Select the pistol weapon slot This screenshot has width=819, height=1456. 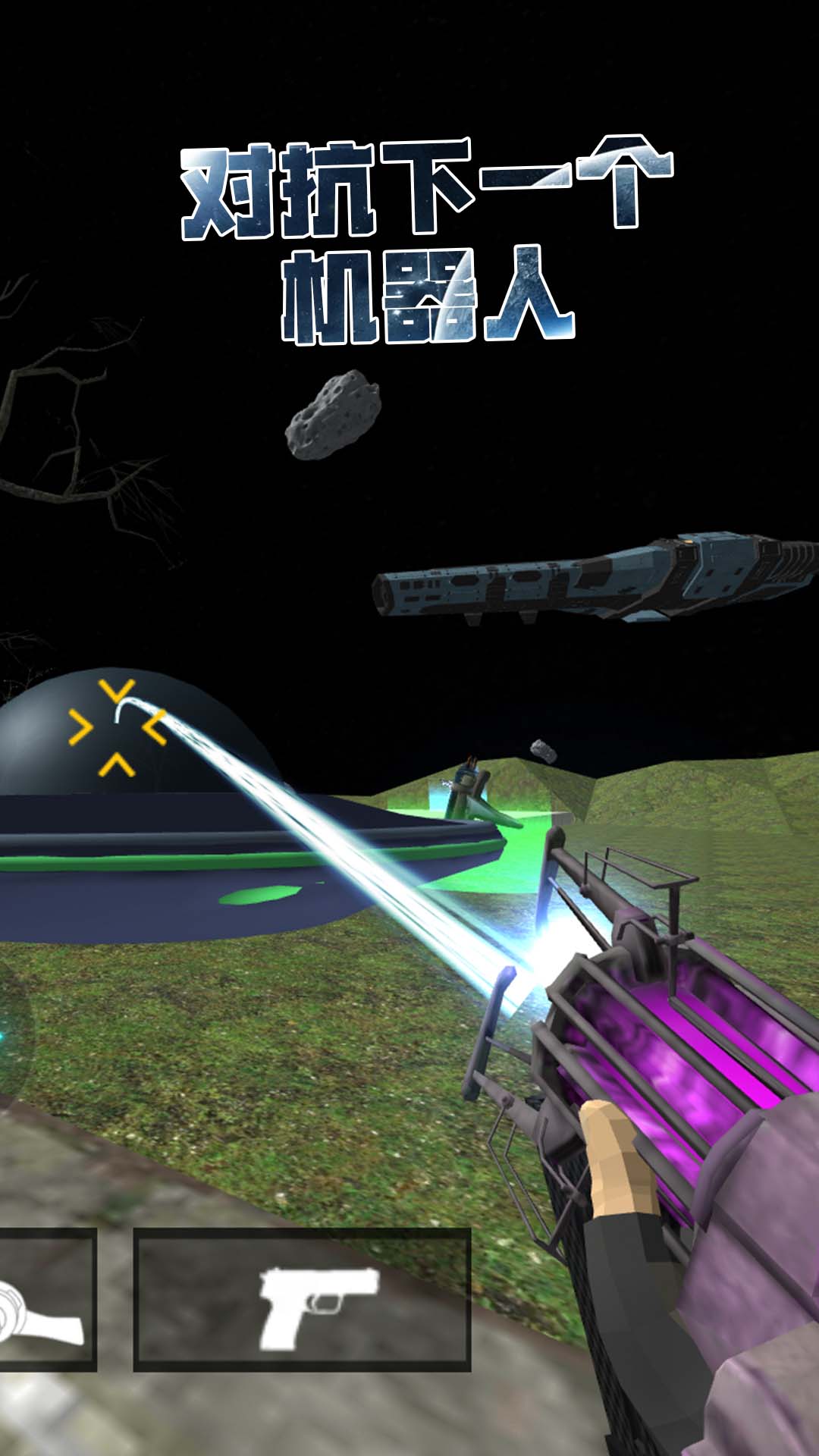click(x=302, y=1299)
